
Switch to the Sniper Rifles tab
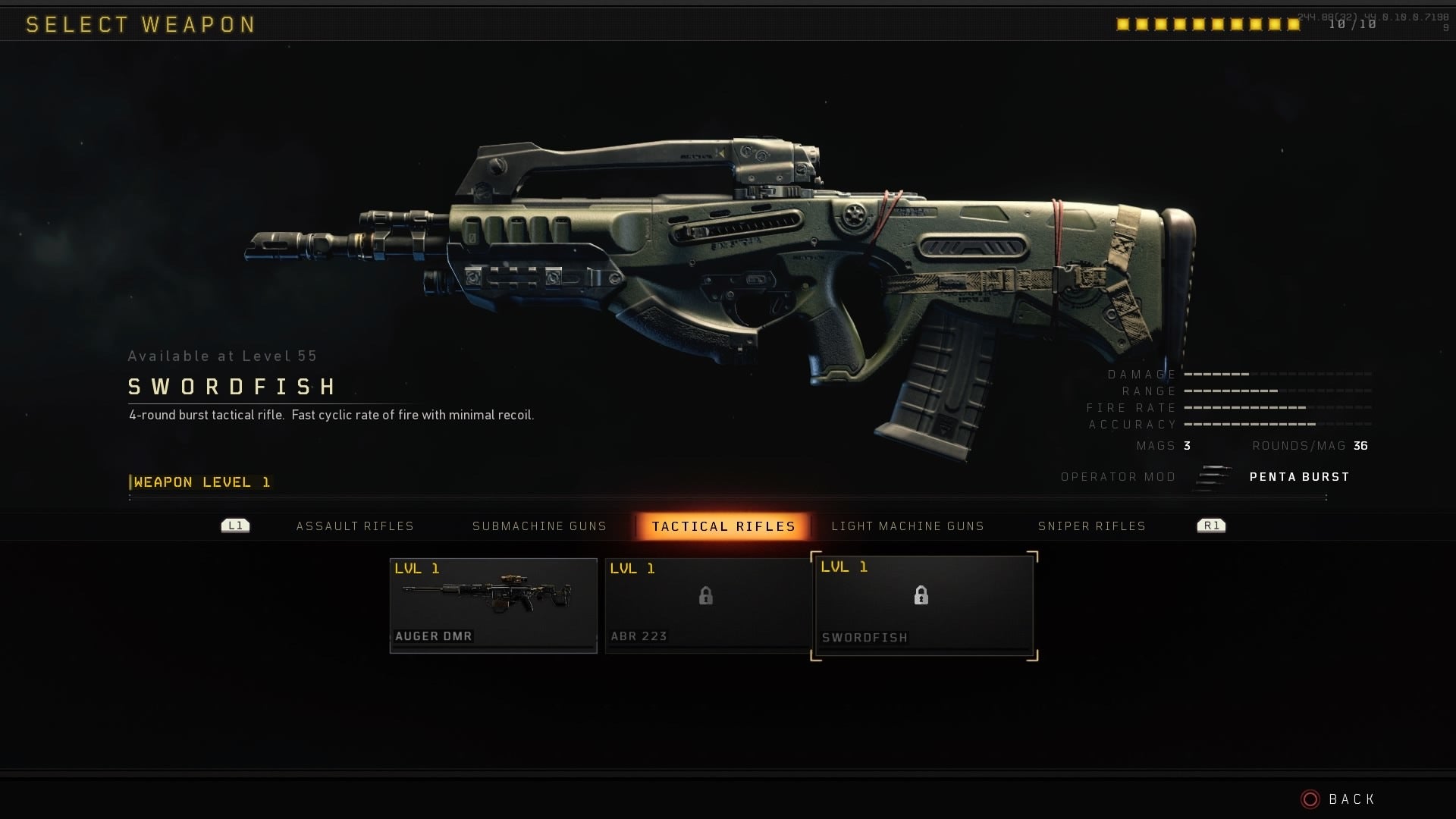pyautogui.click(x=1091, y=526)
